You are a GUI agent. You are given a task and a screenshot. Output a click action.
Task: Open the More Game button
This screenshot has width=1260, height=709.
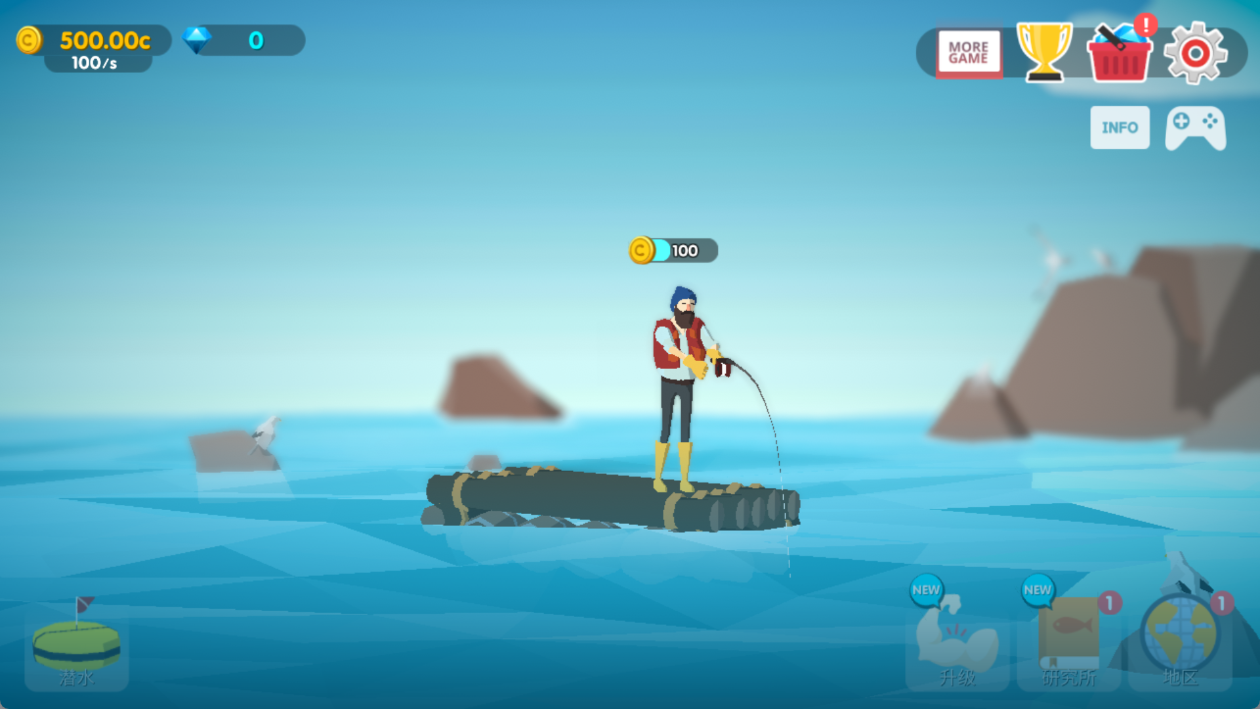[x=968, y=53]
